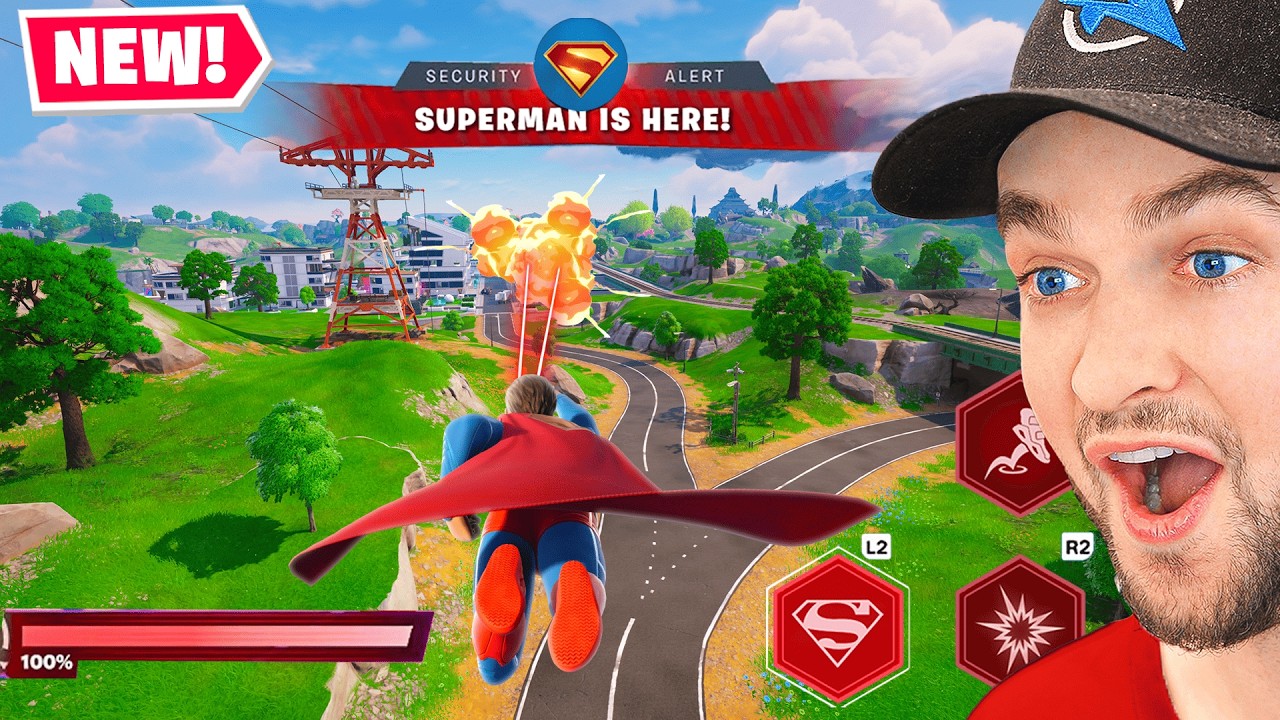This screenshot has height=720, width=1280.
Task: Click the Superman emblem in Security Alert banner
Action: tap(581, 63)
